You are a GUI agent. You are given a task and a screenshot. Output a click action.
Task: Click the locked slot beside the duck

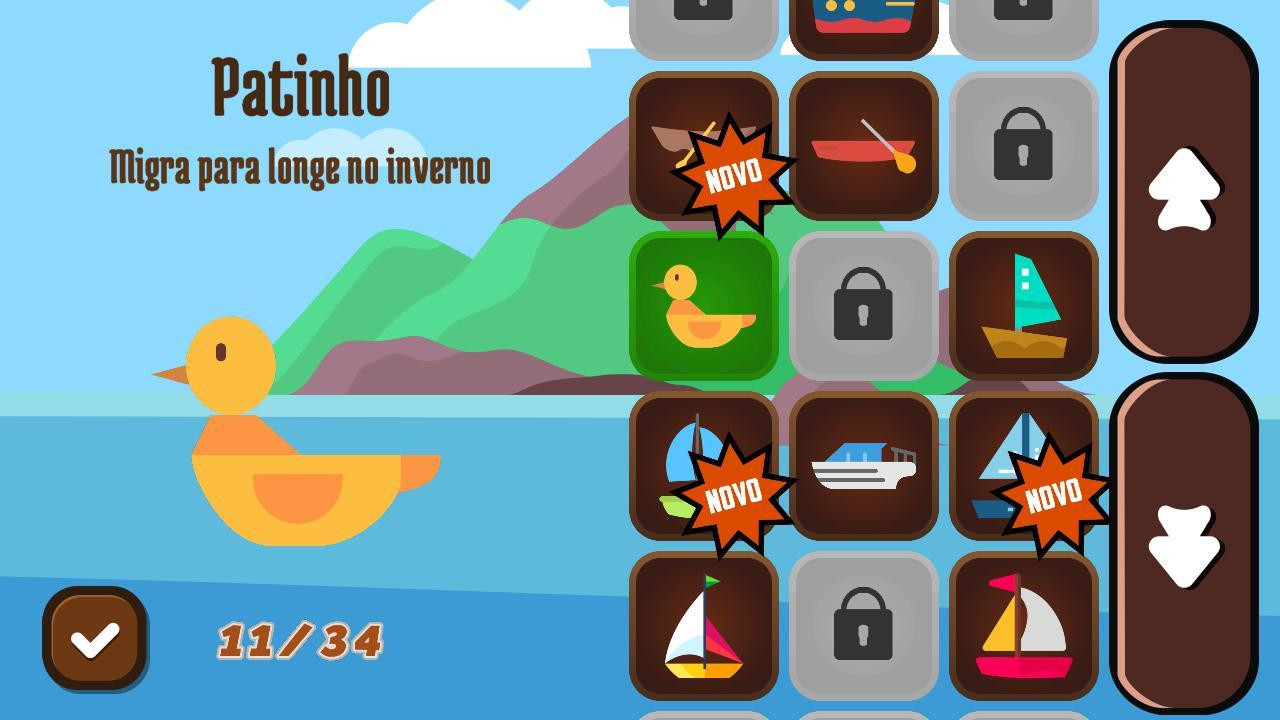click(x=864, y=305)
